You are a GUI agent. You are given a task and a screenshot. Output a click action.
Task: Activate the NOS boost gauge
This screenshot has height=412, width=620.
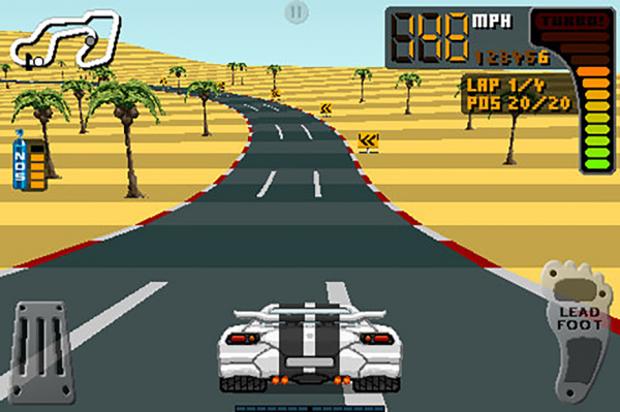tap(29, 164)
